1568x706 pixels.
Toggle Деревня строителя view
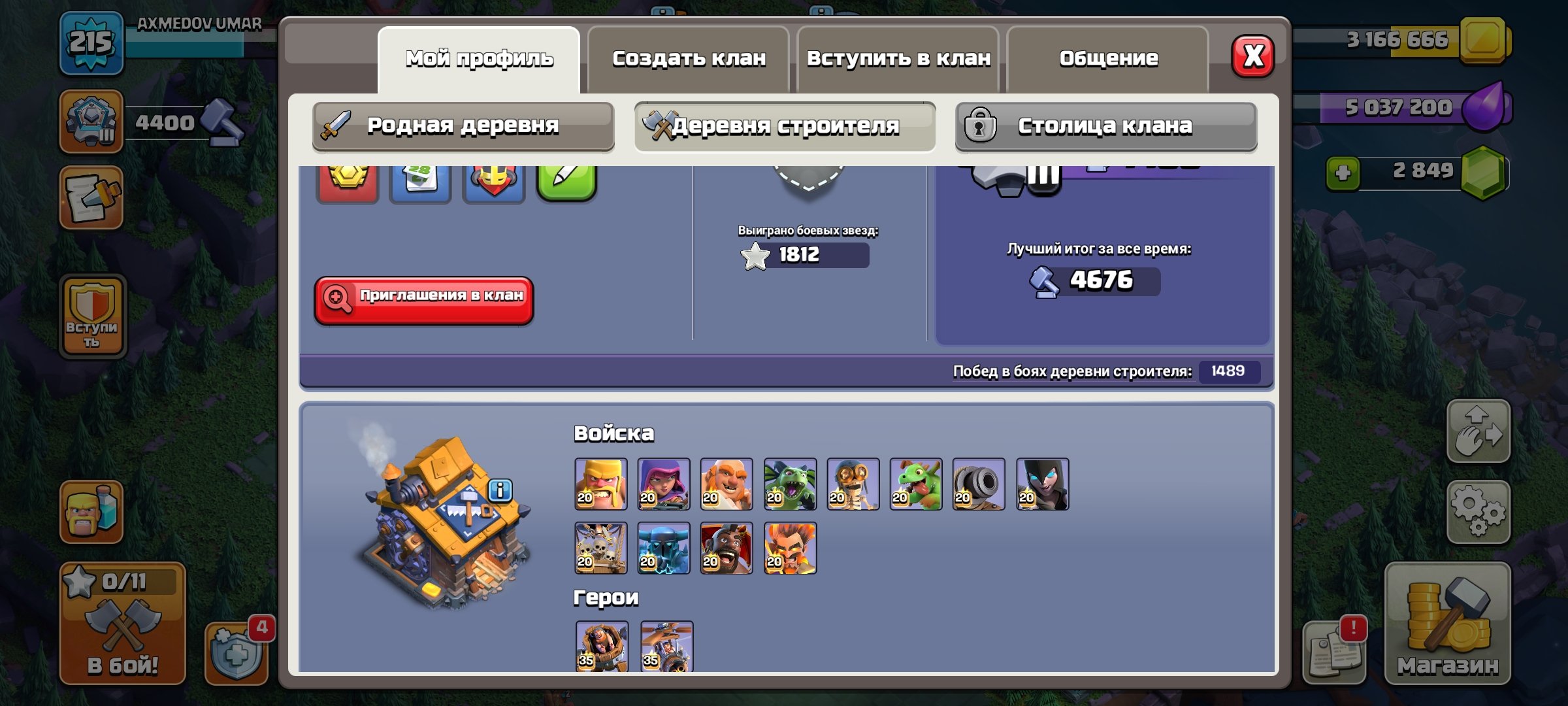[x=782, y=126]
